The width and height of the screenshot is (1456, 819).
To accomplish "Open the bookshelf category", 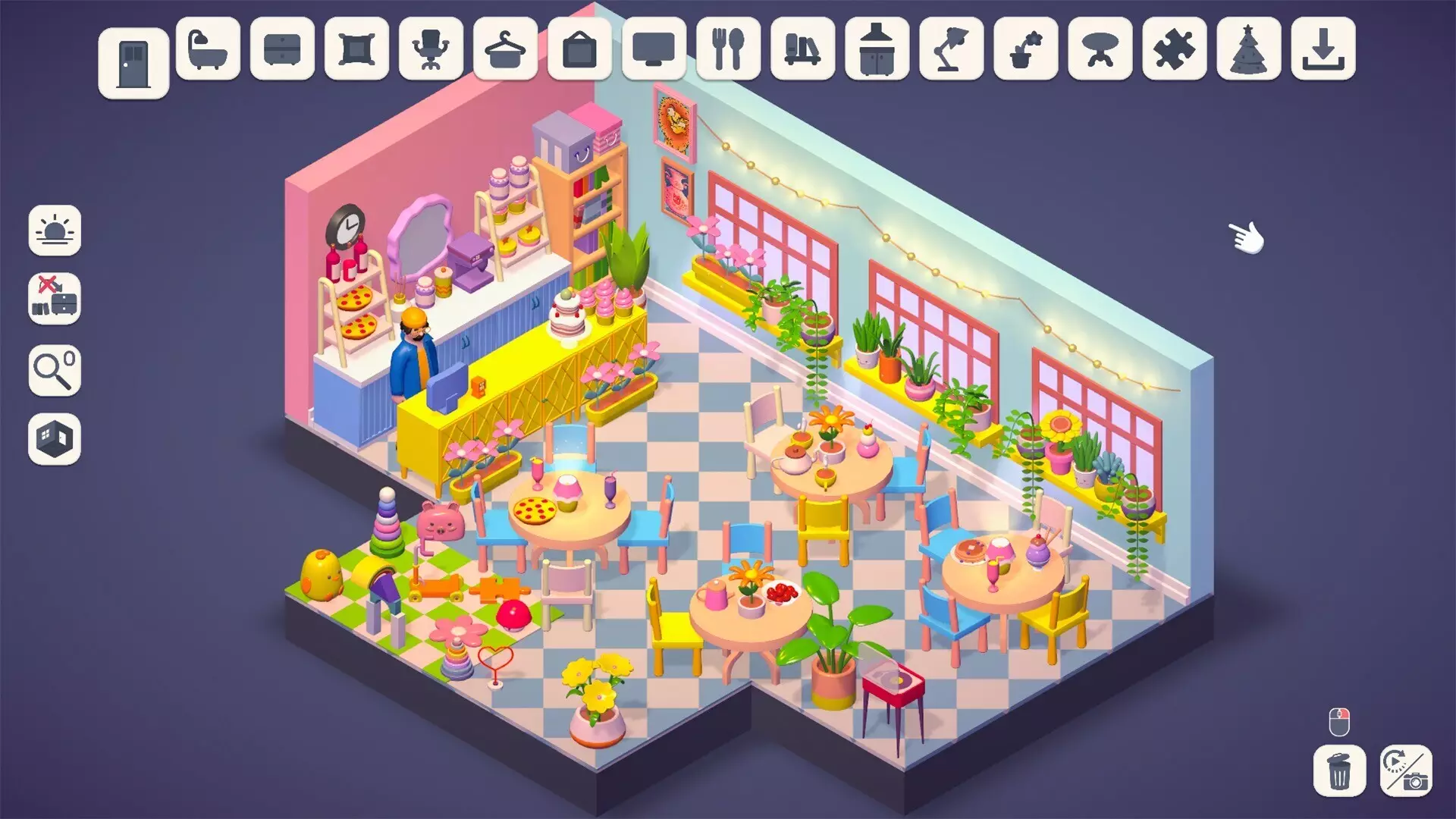I will [802, 52].
